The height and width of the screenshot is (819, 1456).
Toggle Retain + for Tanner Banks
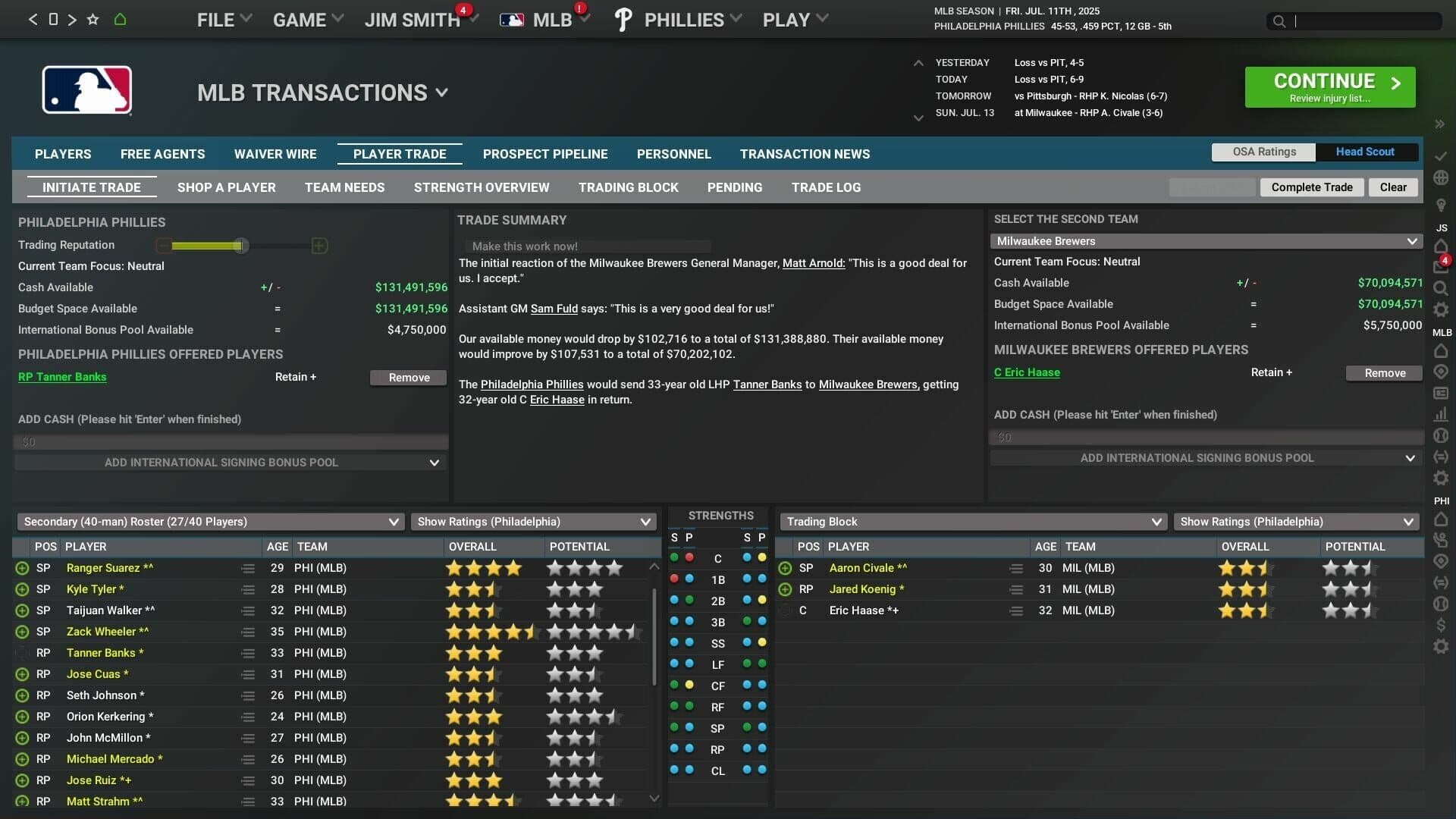tap(295, 377)
